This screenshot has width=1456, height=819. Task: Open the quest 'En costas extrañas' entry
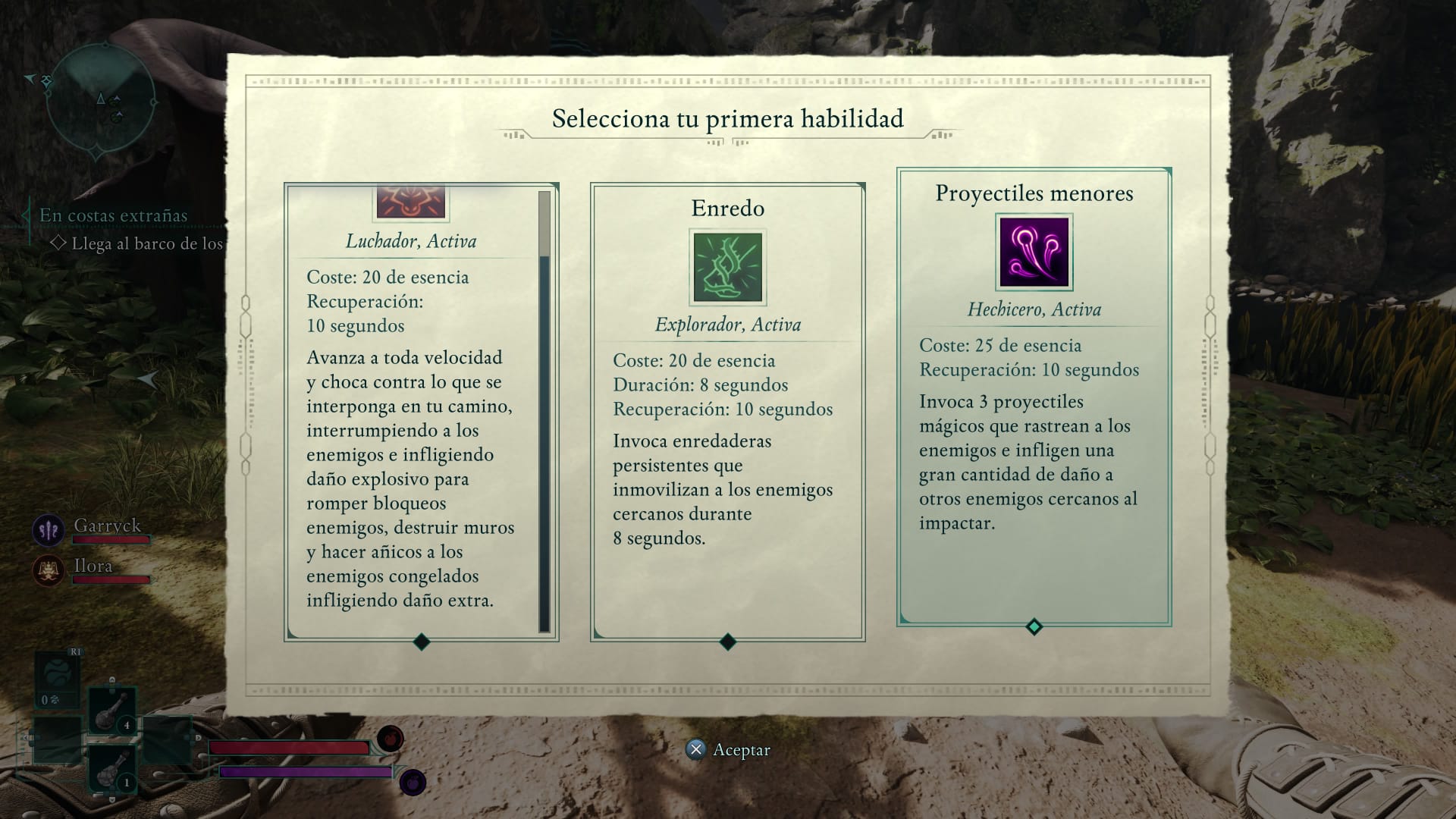pos(114,215)
